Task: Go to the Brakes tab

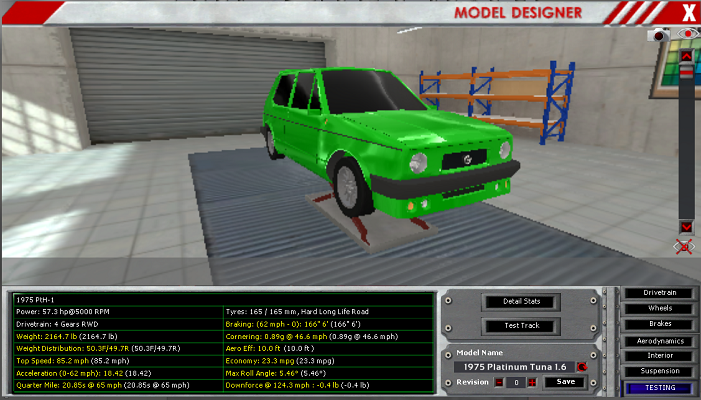Action: pos(659,324)
